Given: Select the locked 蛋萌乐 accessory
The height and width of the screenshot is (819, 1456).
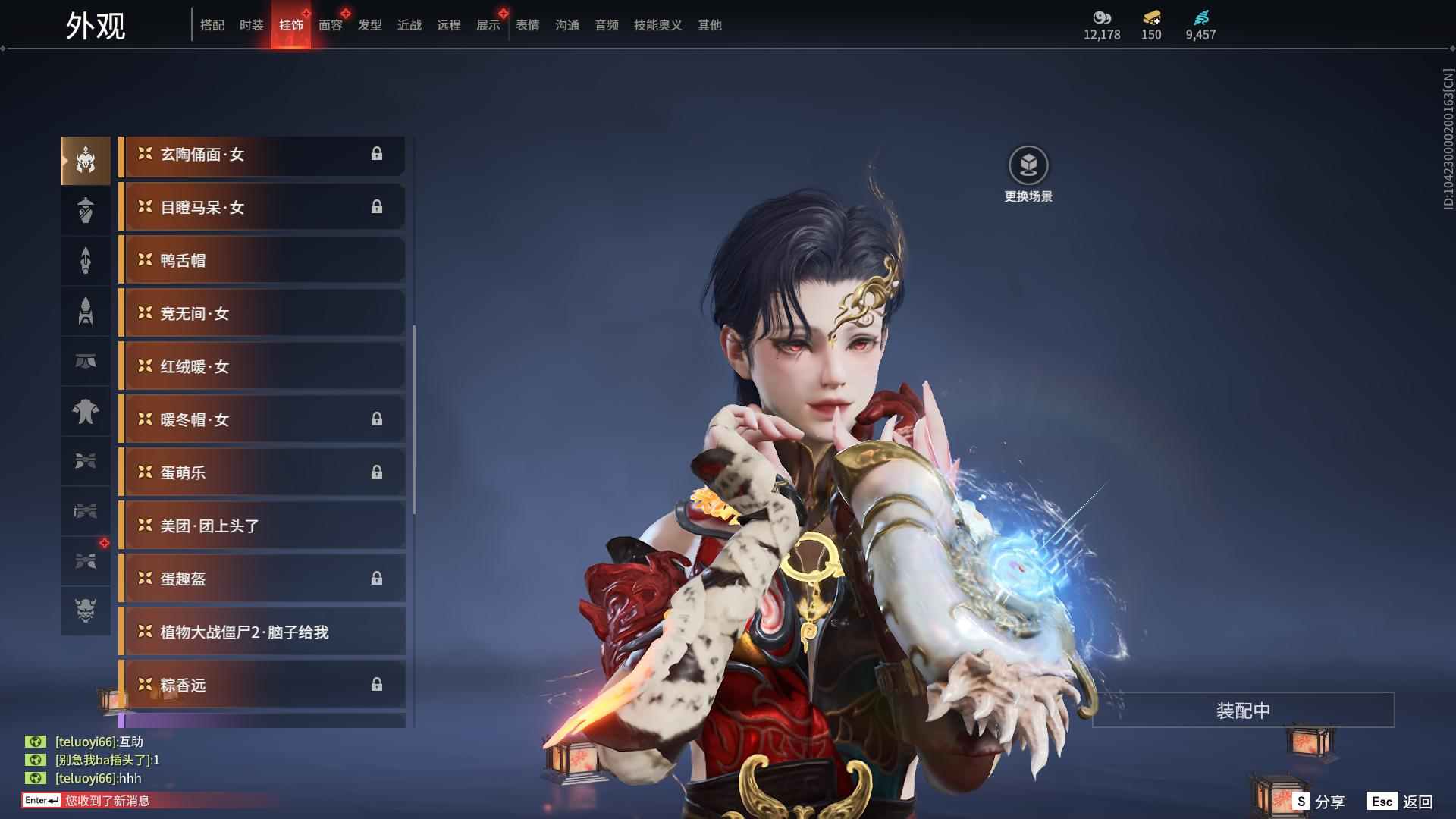Looking at the screenshot, I should tap(262, 472).
